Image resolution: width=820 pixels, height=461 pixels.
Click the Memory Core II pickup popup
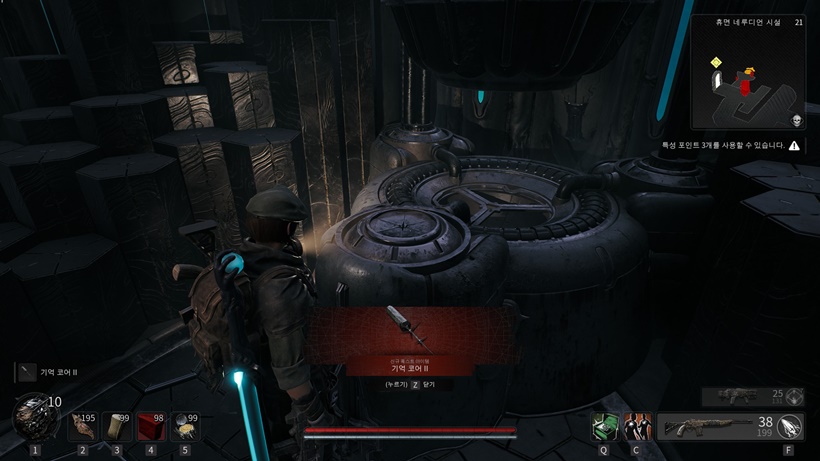click(410, 342)
